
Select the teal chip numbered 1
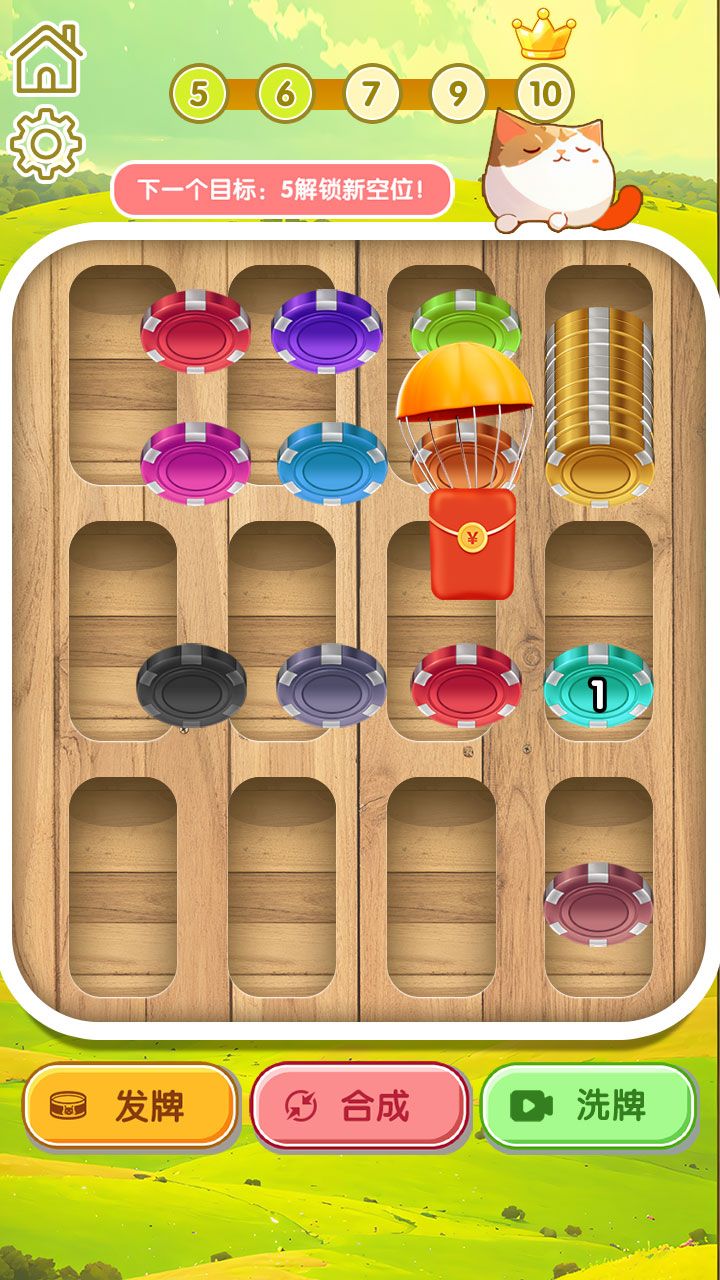click(x=597, y=687)
